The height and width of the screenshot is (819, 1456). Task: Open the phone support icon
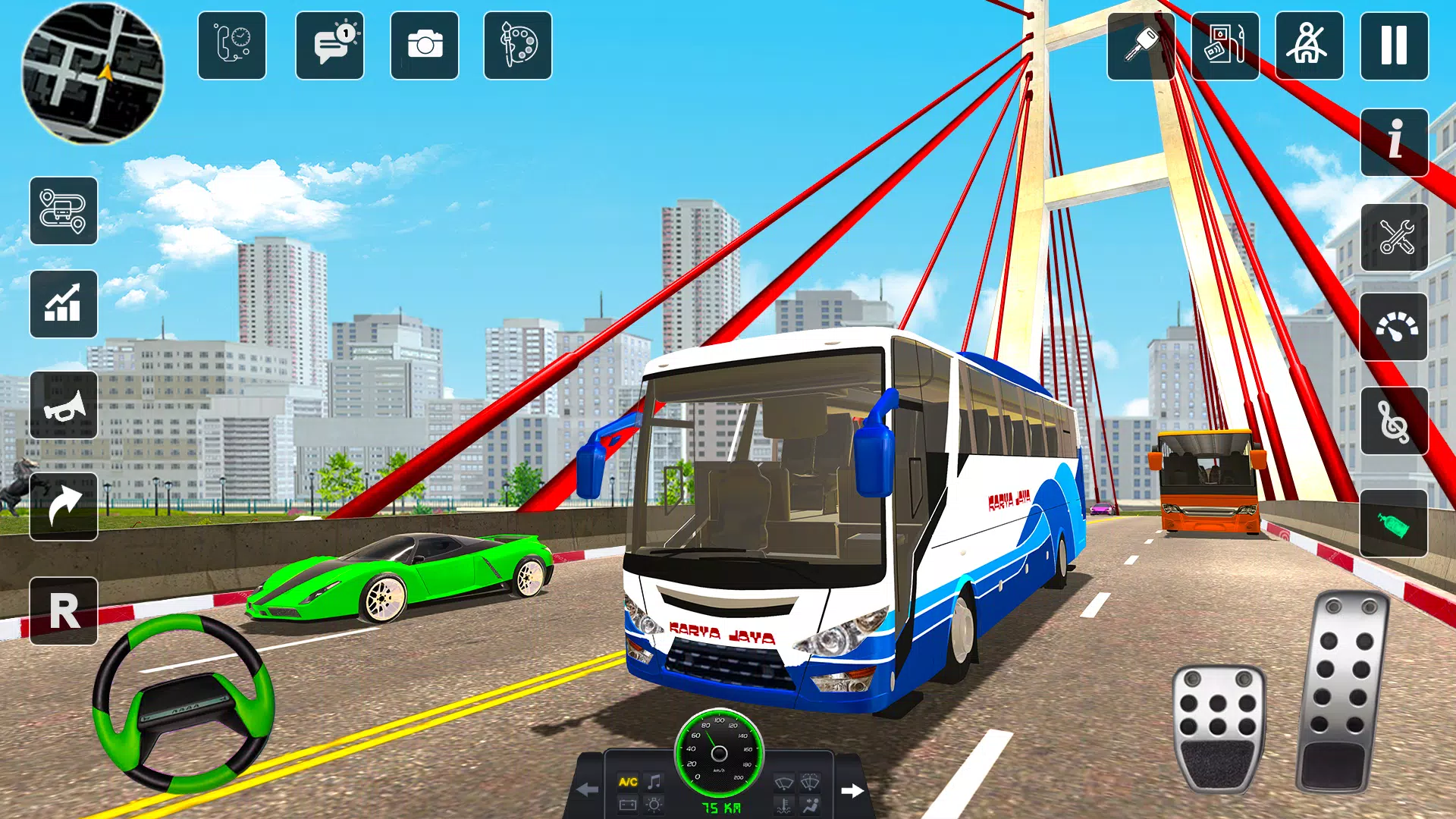coord(231,45)
